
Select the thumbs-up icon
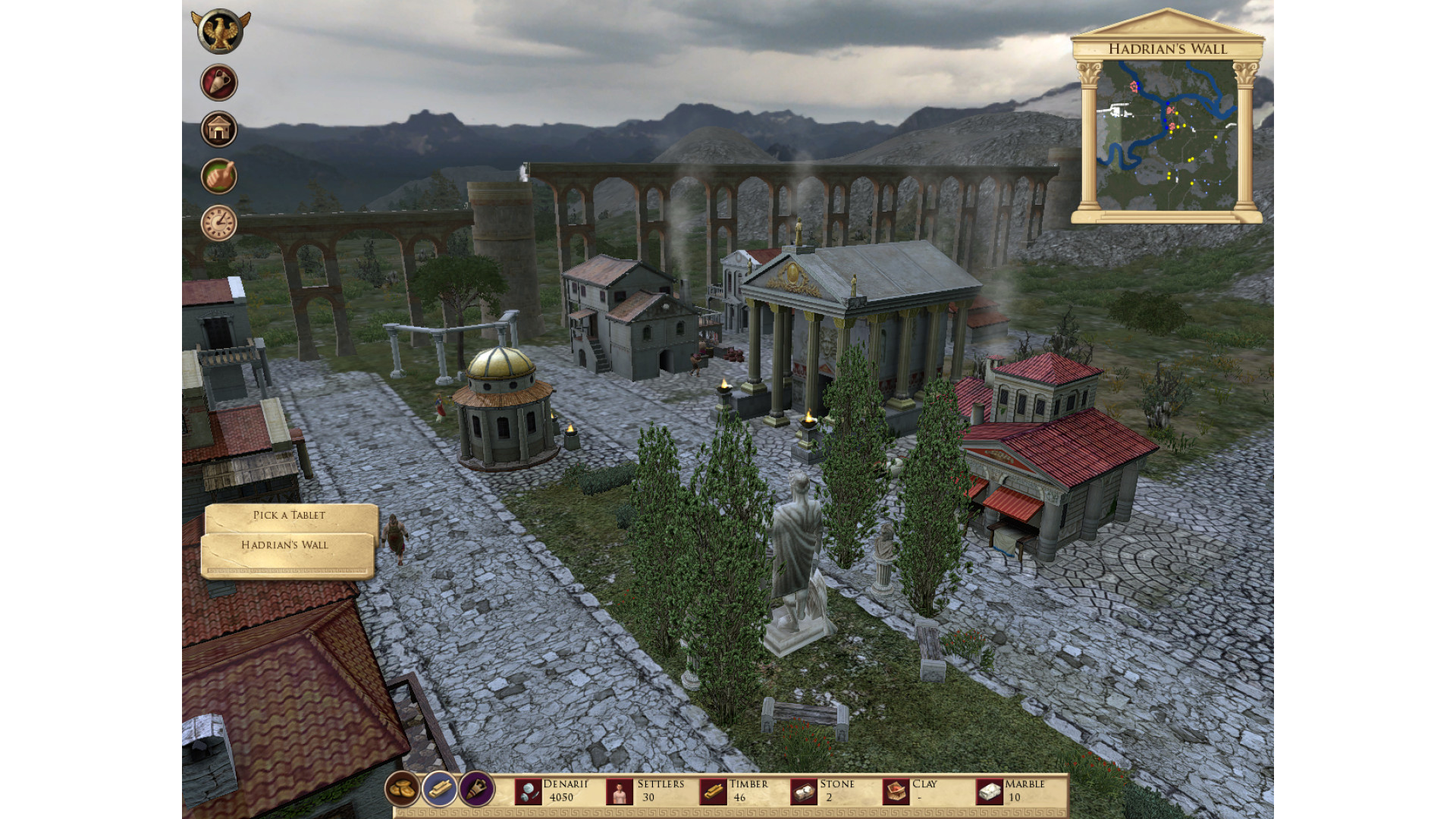point(219,177)
